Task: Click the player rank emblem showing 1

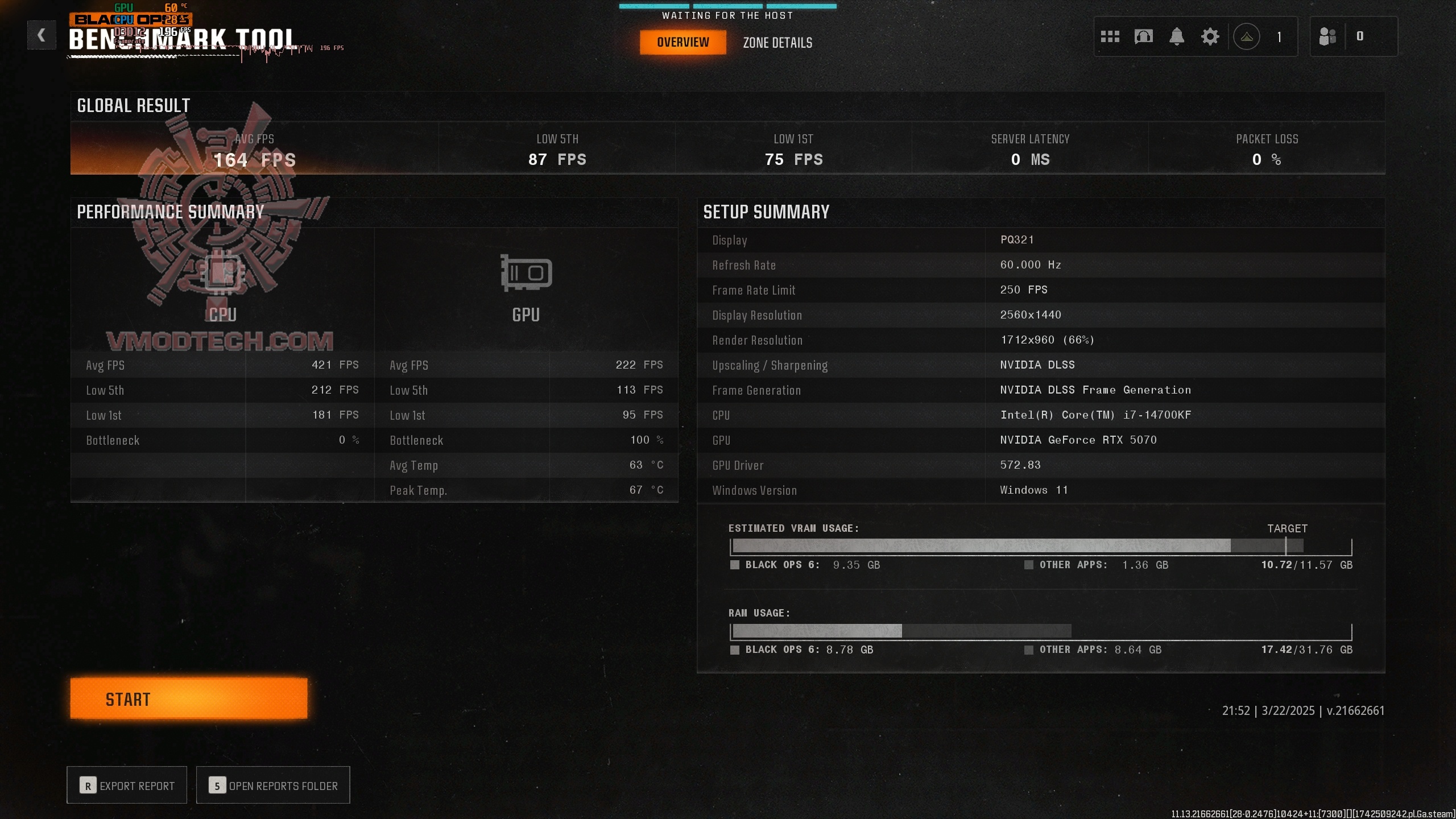Action: 1248,36
